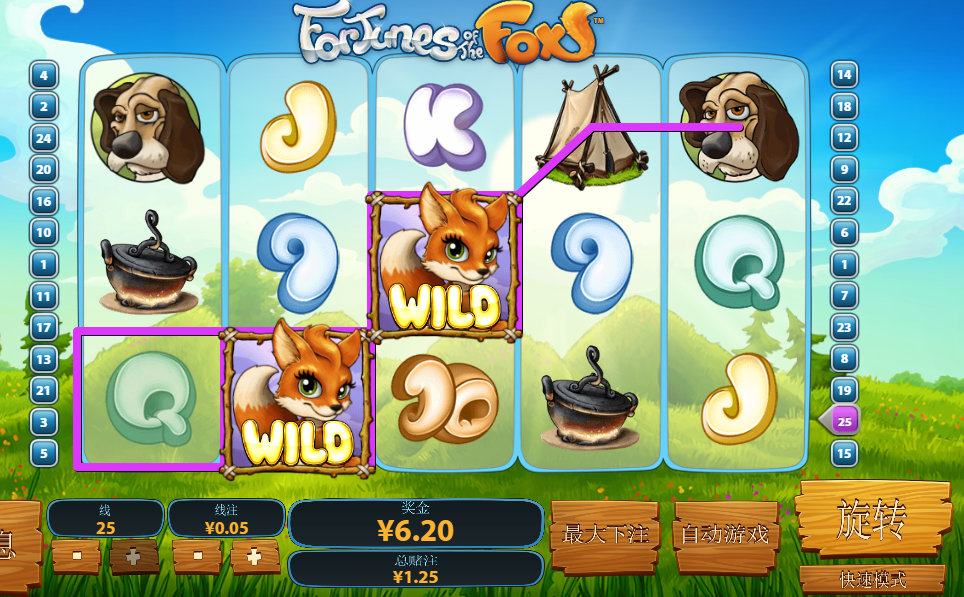Increase the number of lines (线)
Screen dimensions: 964x597
134,555
